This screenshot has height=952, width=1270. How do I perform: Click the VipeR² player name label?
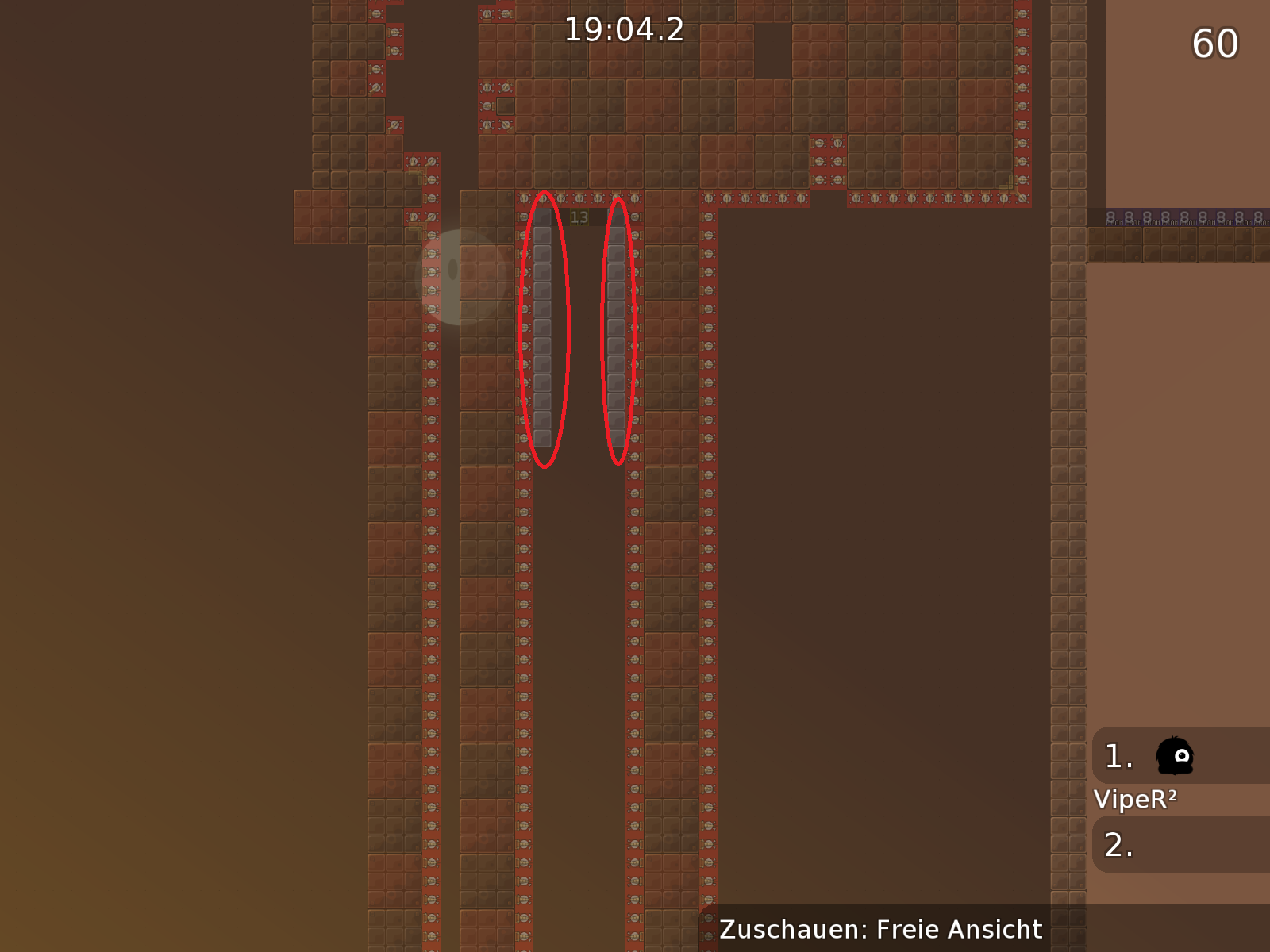[x=1137, y=800]
